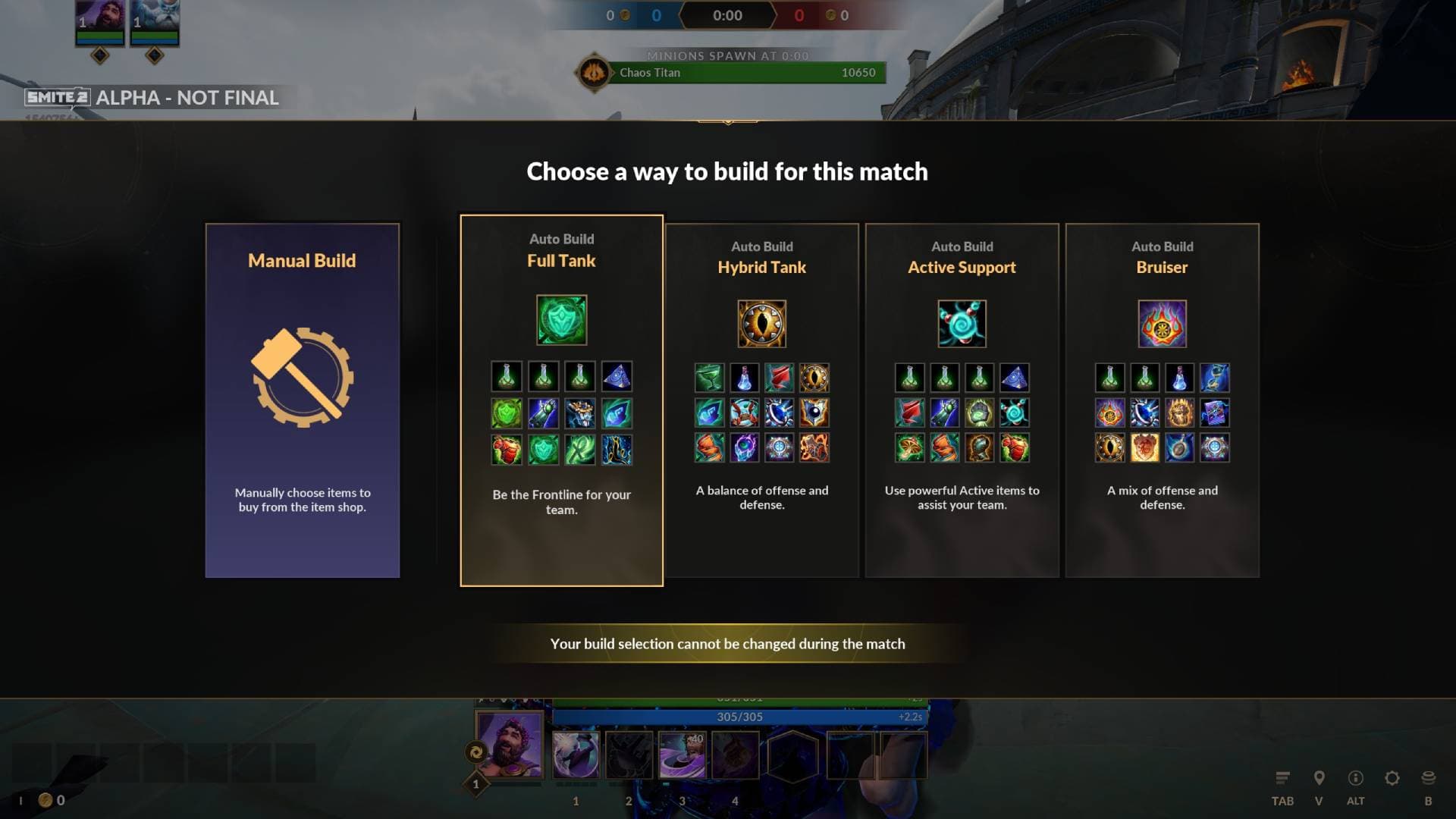Open the scoreboard icon labeled TAB

(1282, 779)
